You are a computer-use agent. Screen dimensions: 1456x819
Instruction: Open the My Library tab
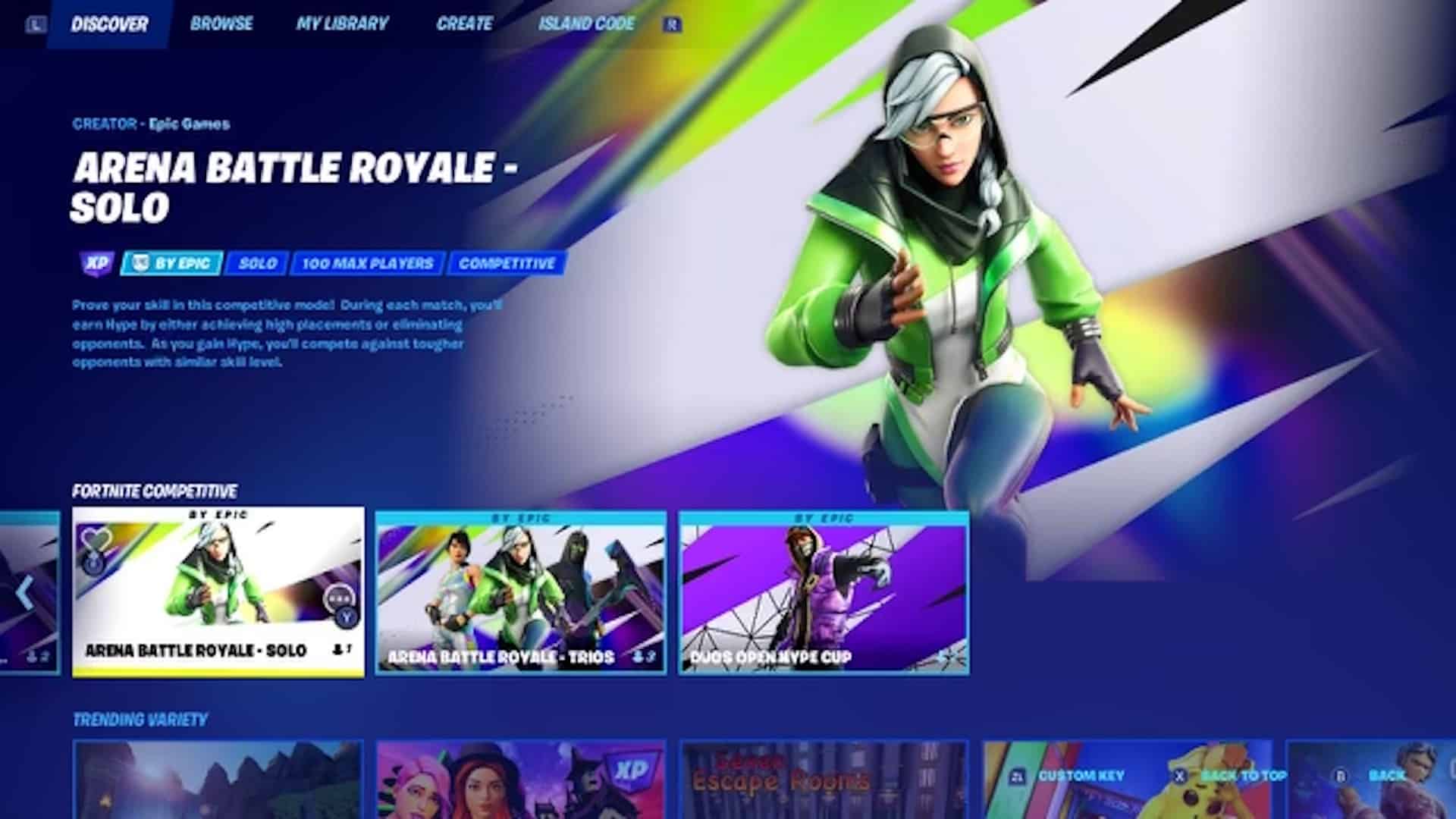343,24
